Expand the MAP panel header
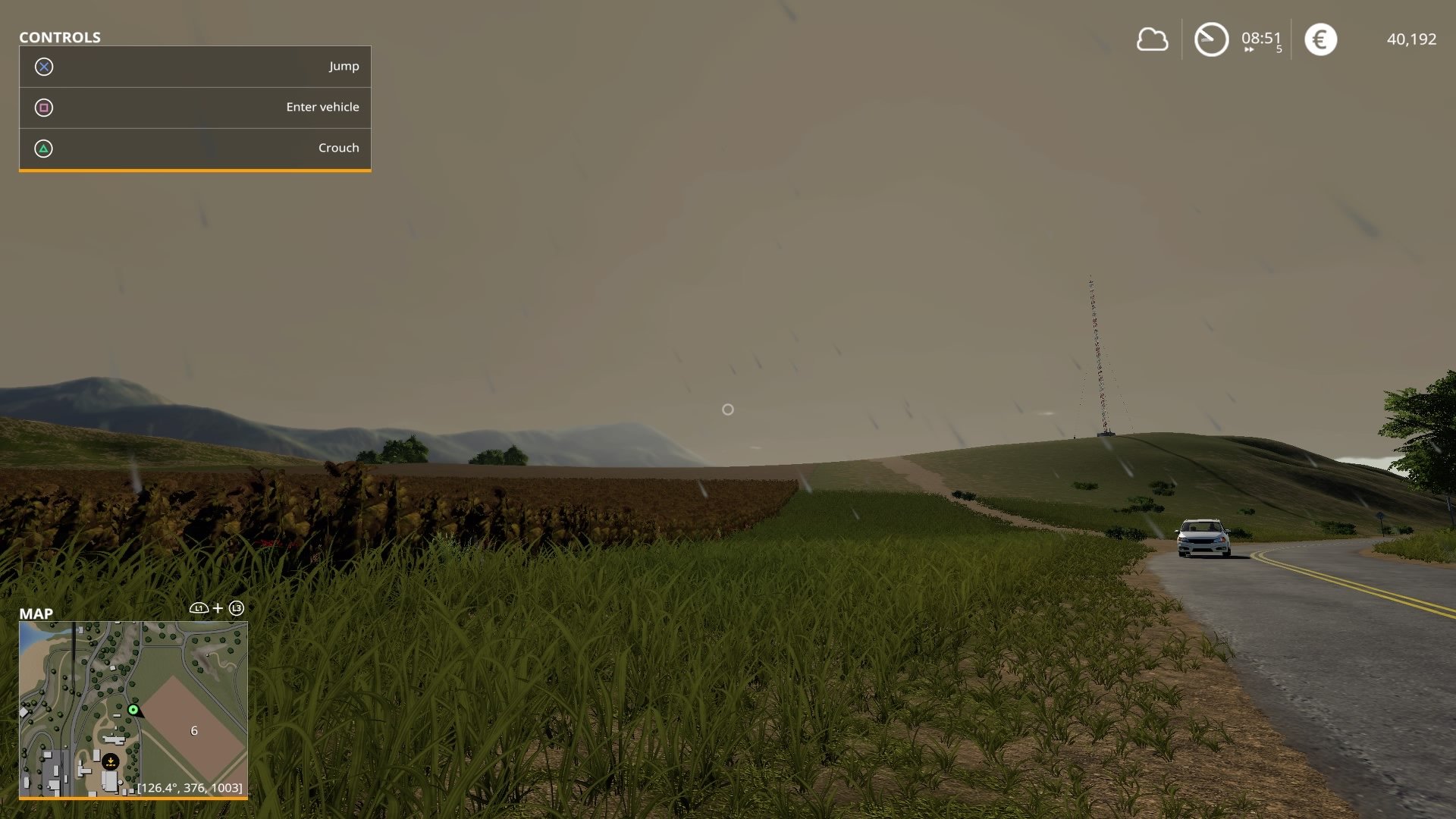This screenshot has width=1456, height=819. (36, 613)
